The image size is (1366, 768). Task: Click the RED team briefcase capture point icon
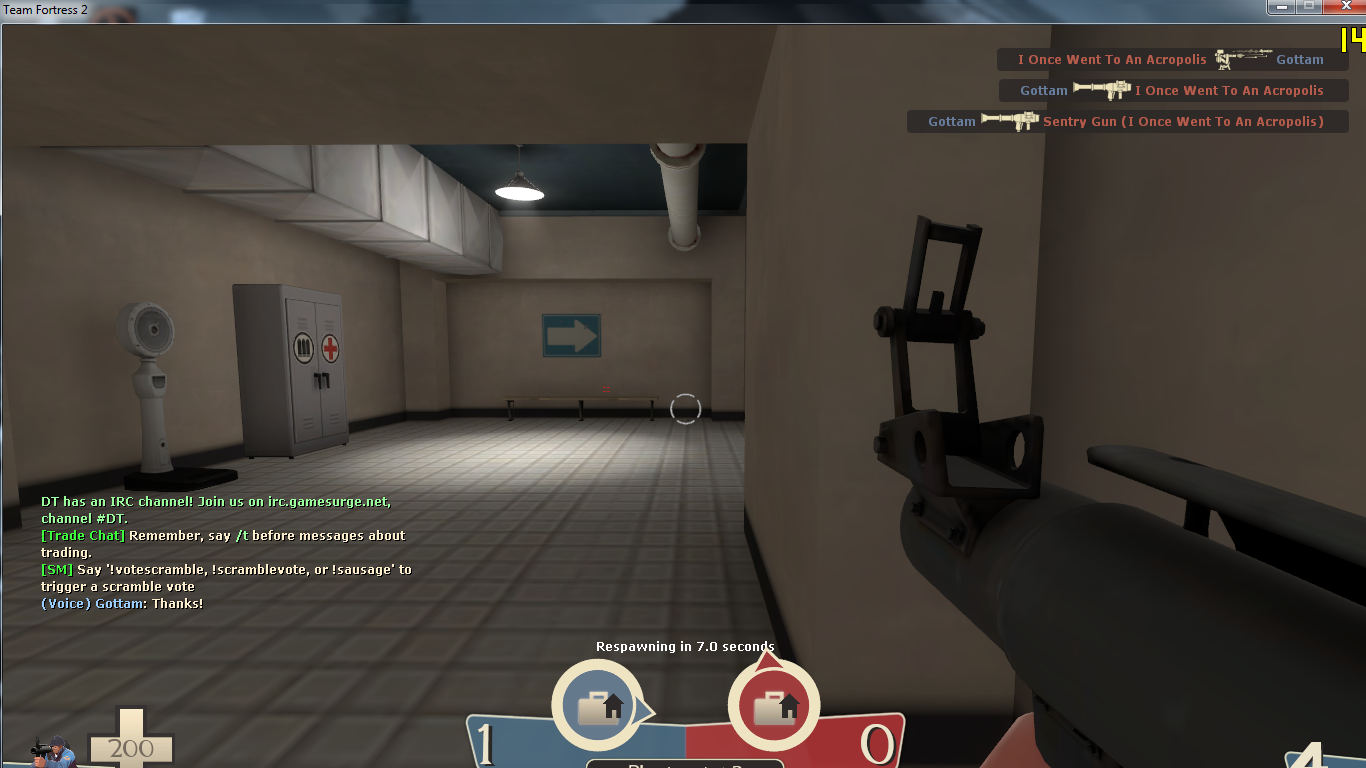774,704
